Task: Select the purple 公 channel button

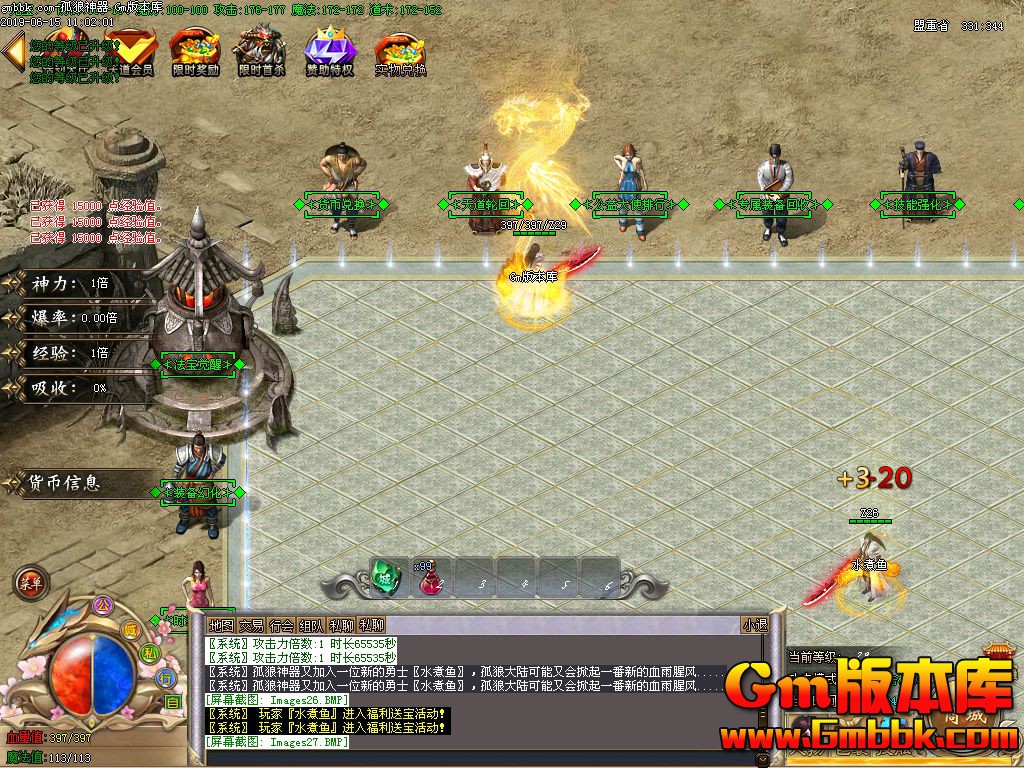Action: click(100, 605)
